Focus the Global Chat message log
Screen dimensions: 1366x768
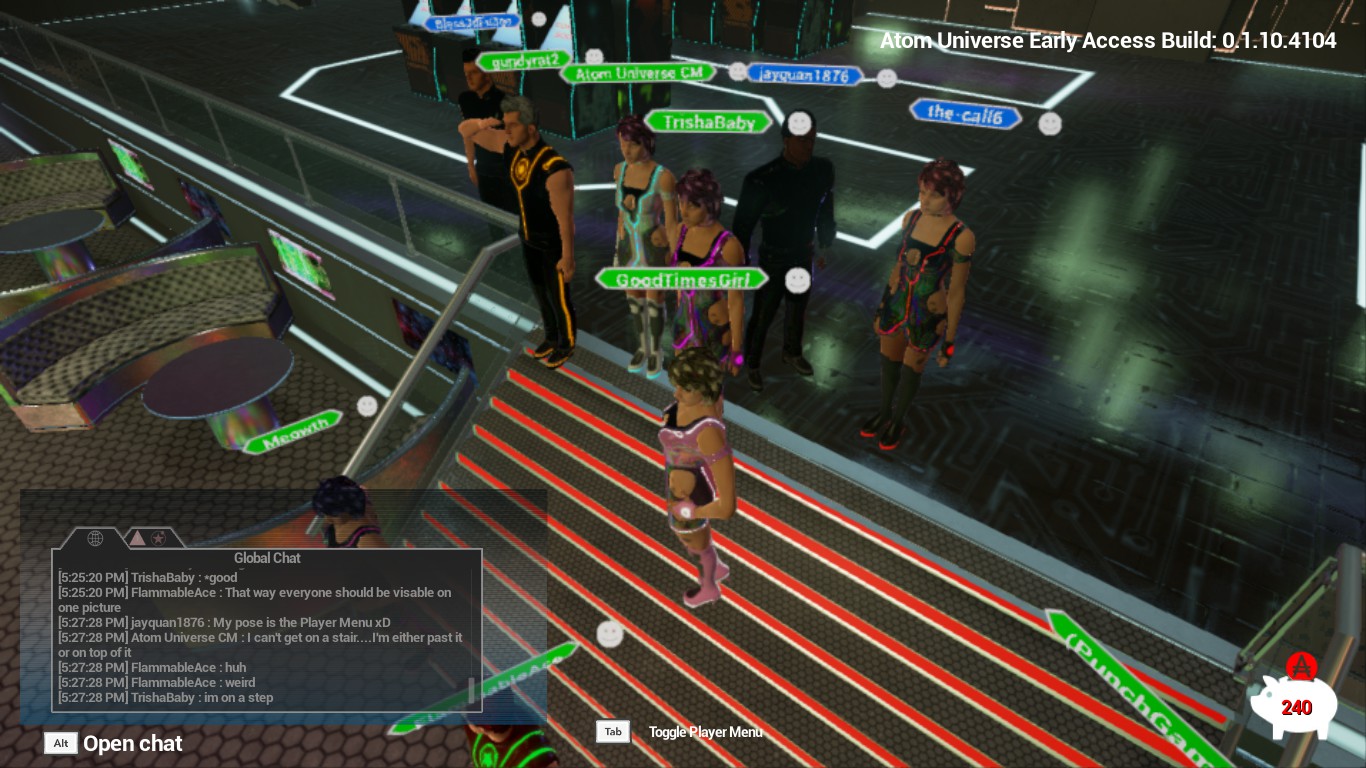[260, 637]
